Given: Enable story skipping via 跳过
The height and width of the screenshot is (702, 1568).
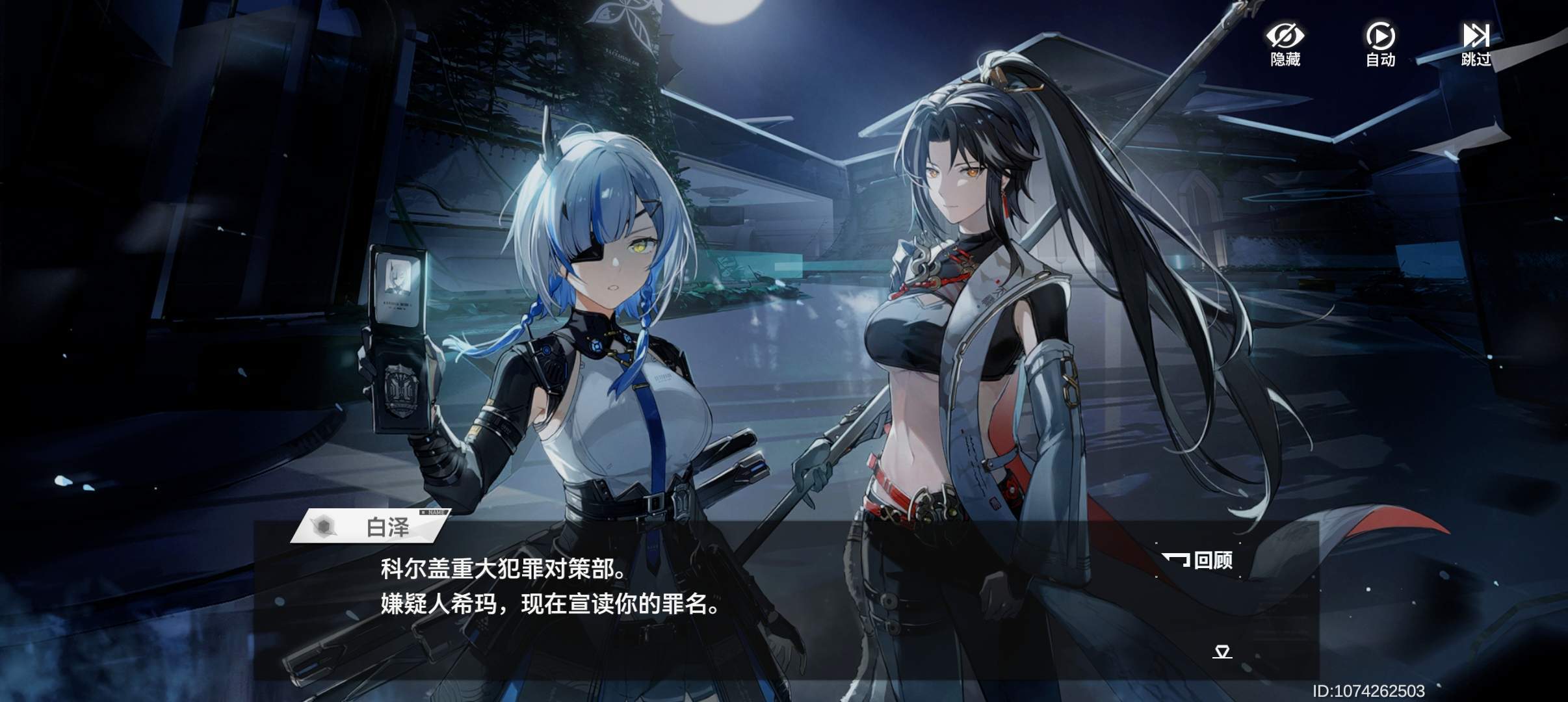Looking at the screenshot, I should [x=1476, y=45].
